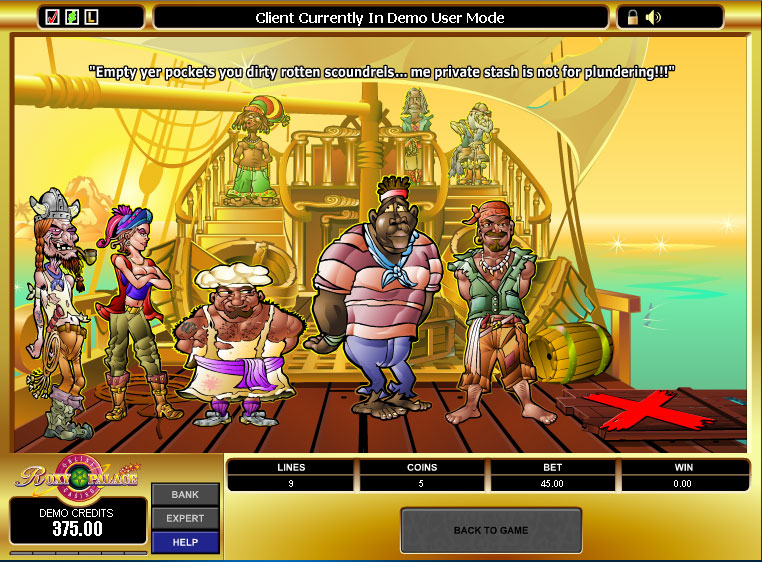762x562 pixels.
Task: Open the Bank panel
Action: pyautogui.click(x=185, y=495)
